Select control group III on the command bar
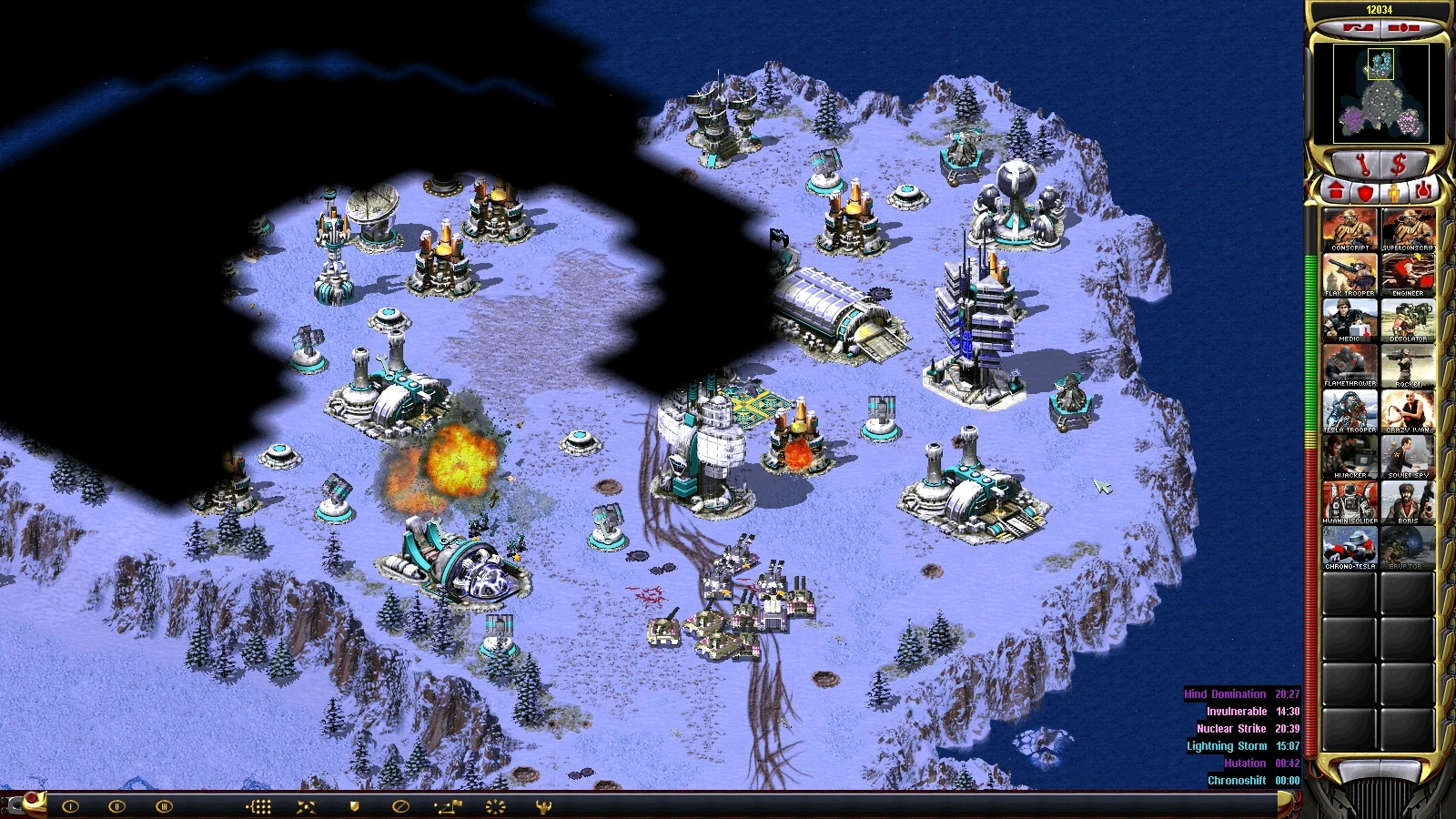Image resolution: width=1456 pixels, height=819 pixels. 164,806
